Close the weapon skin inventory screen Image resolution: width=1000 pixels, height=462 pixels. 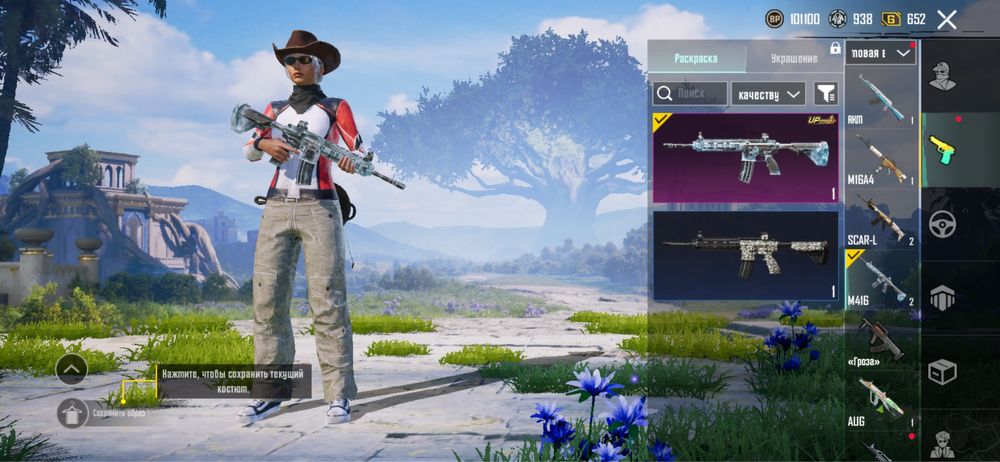(x=947, y=19)
